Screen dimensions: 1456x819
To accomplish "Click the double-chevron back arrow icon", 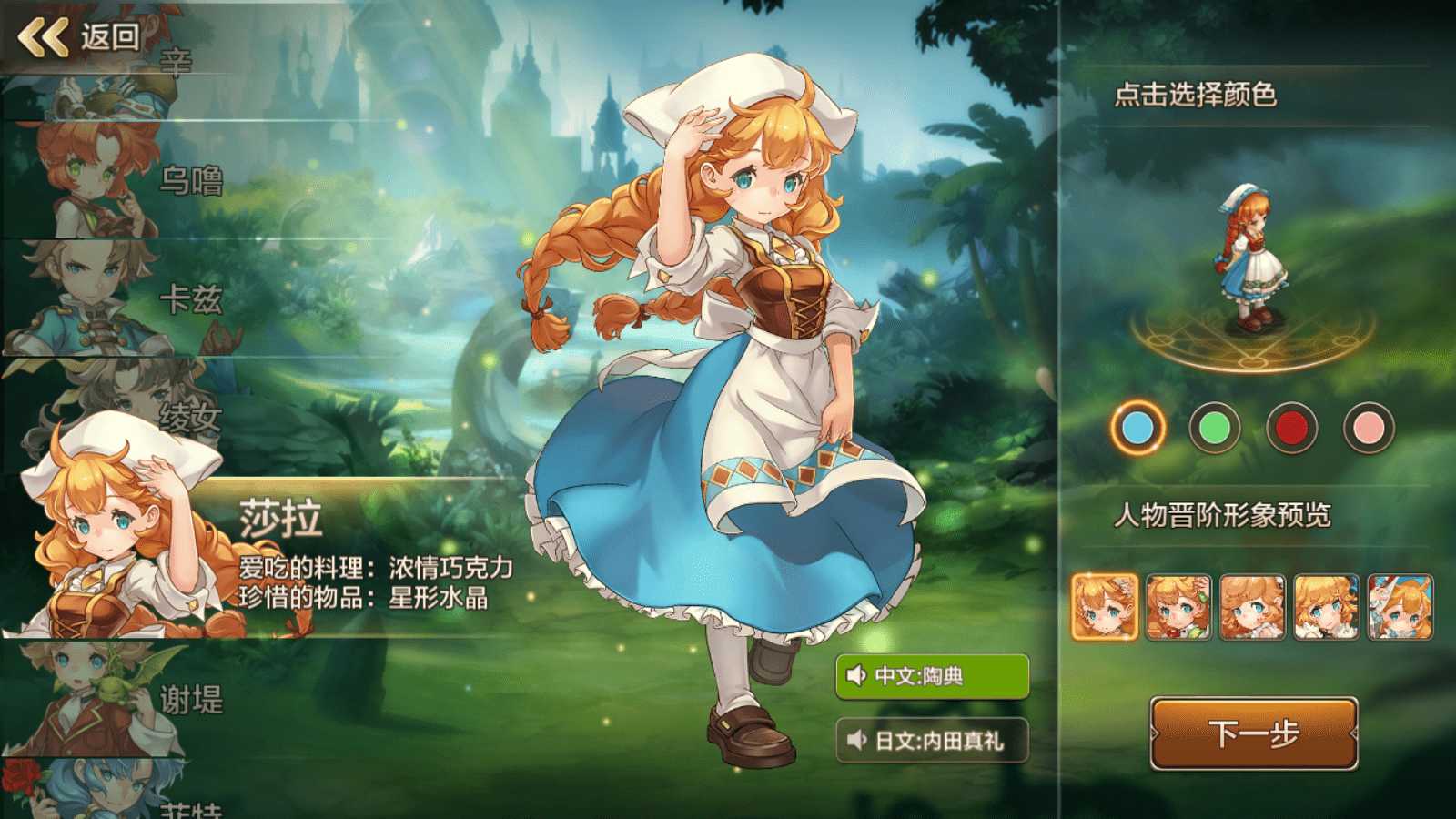I will (41, 38).
